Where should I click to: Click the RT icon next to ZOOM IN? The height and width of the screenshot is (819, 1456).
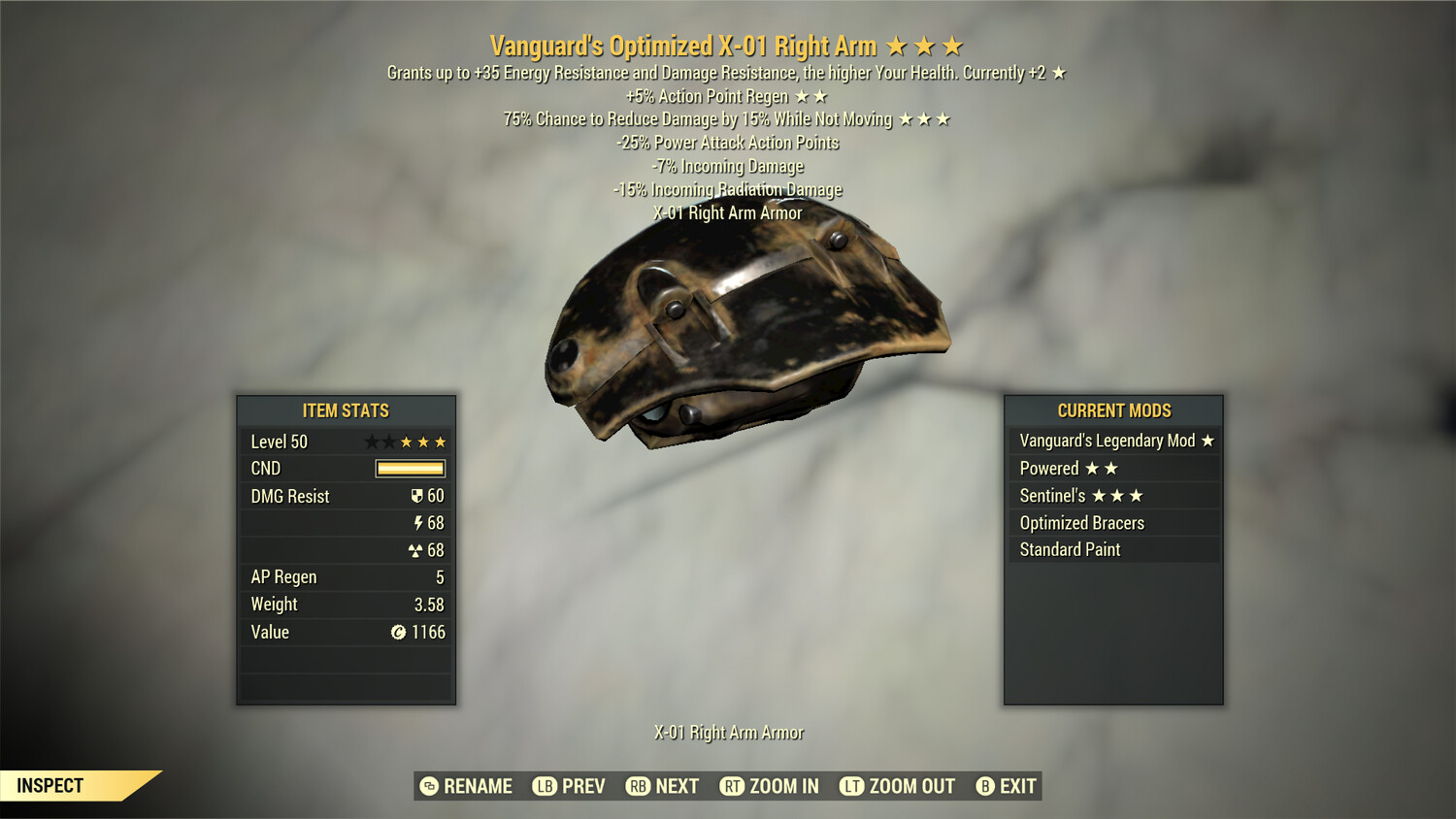point(732,786)
